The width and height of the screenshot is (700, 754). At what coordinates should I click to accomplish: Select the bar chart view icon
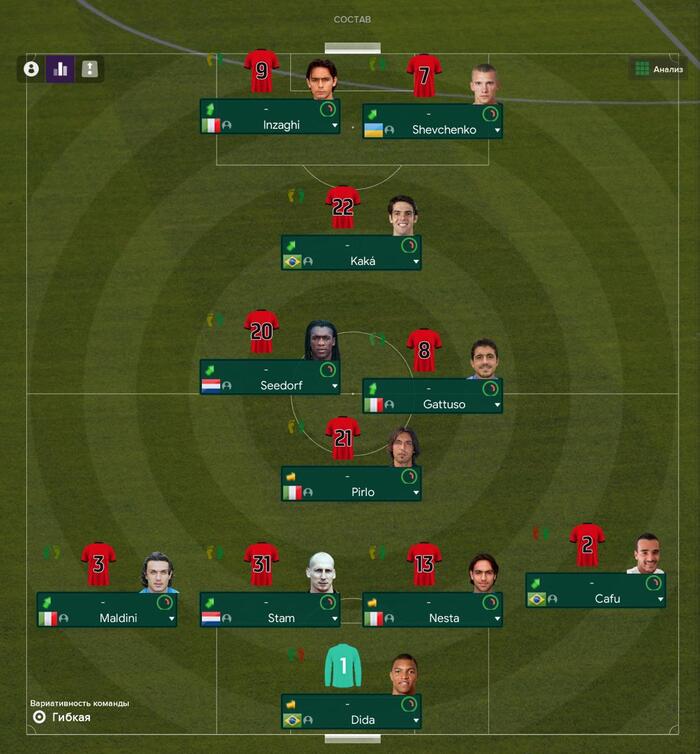[60, 69]
